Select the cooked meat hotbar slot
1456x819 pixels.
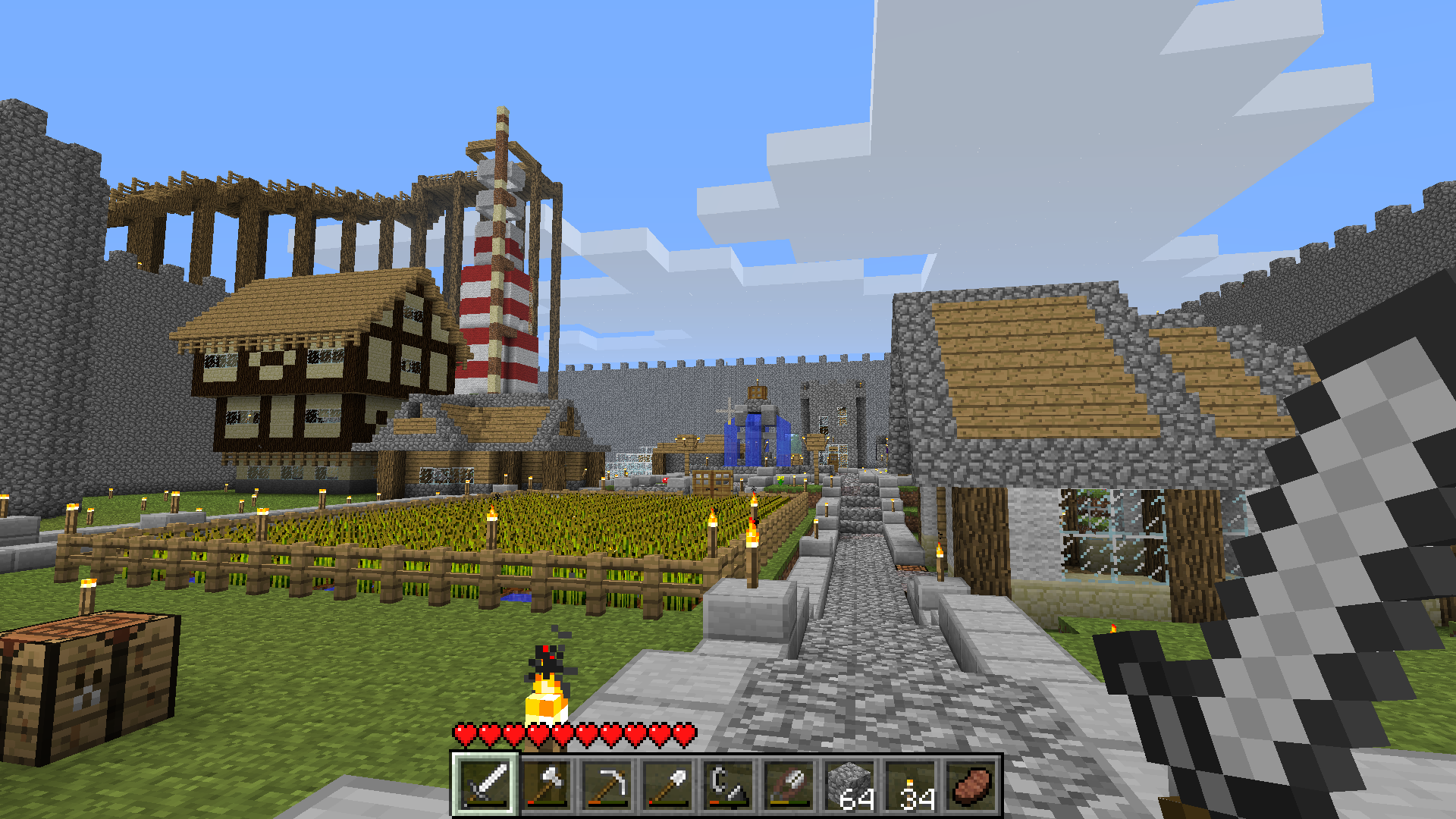click(971, 785)
